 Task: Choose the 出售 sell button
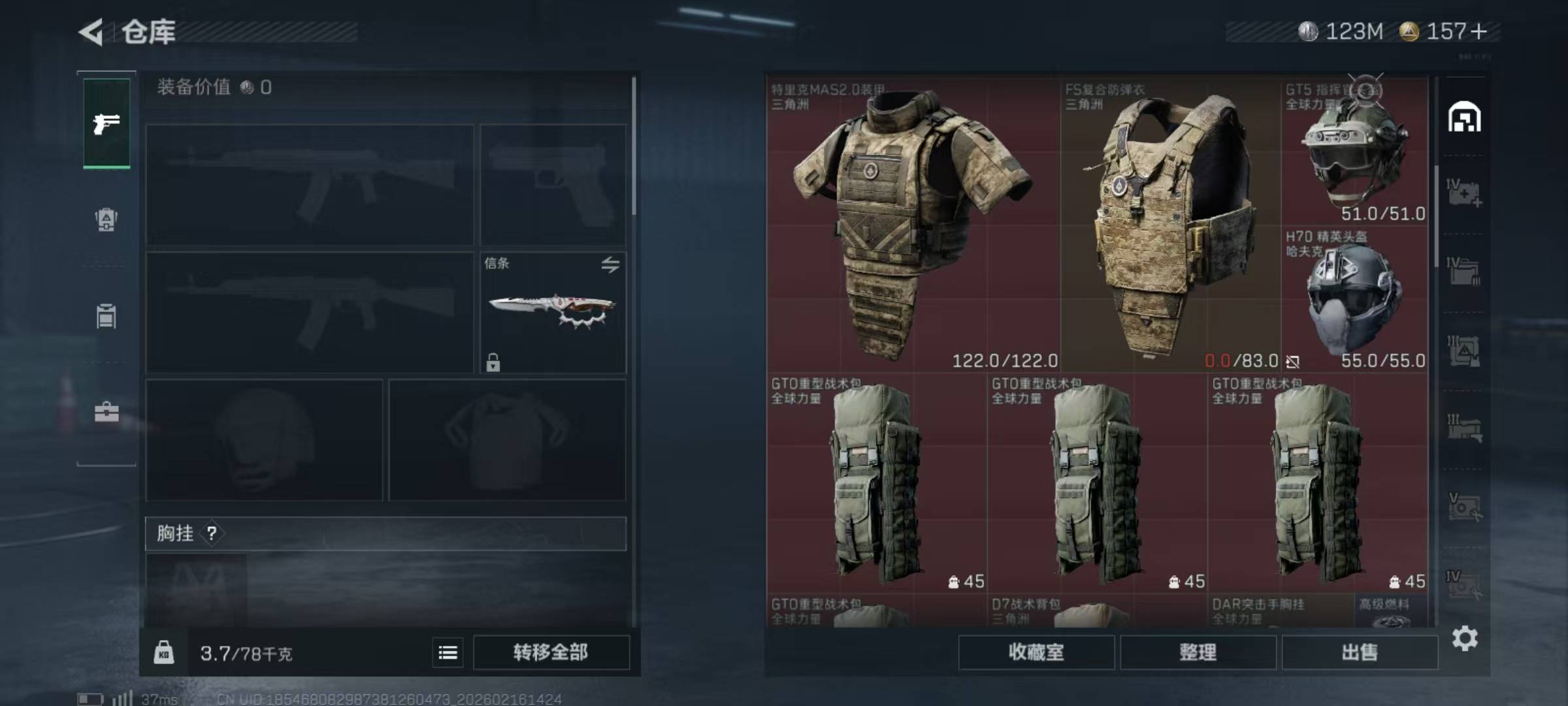[1360, 652]
